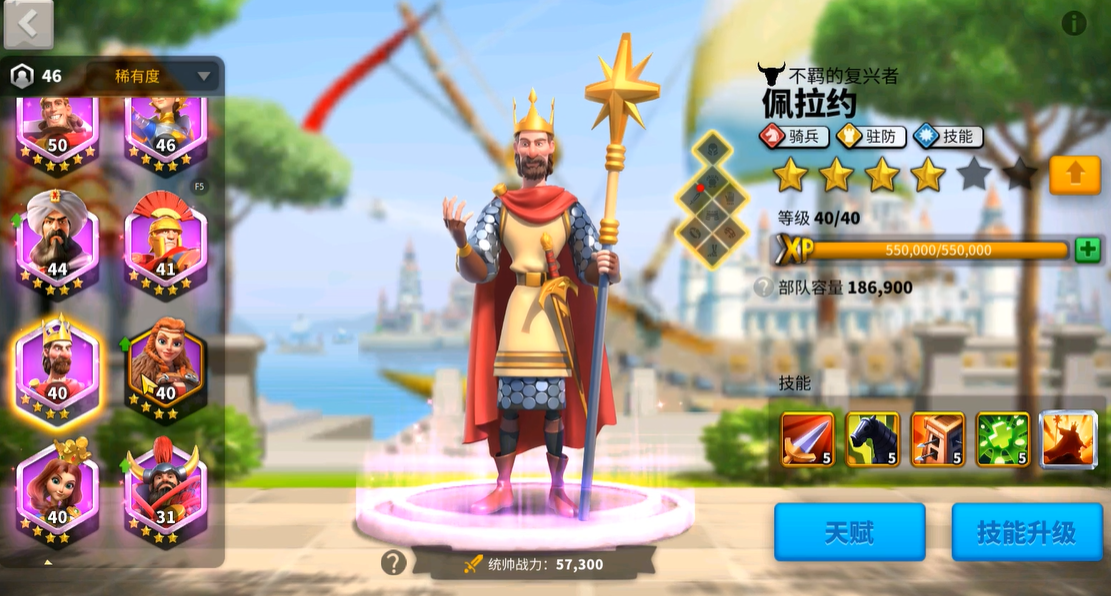1111x596 pixels.
Task: Go back with the arrow button
Action: [28, 24]
